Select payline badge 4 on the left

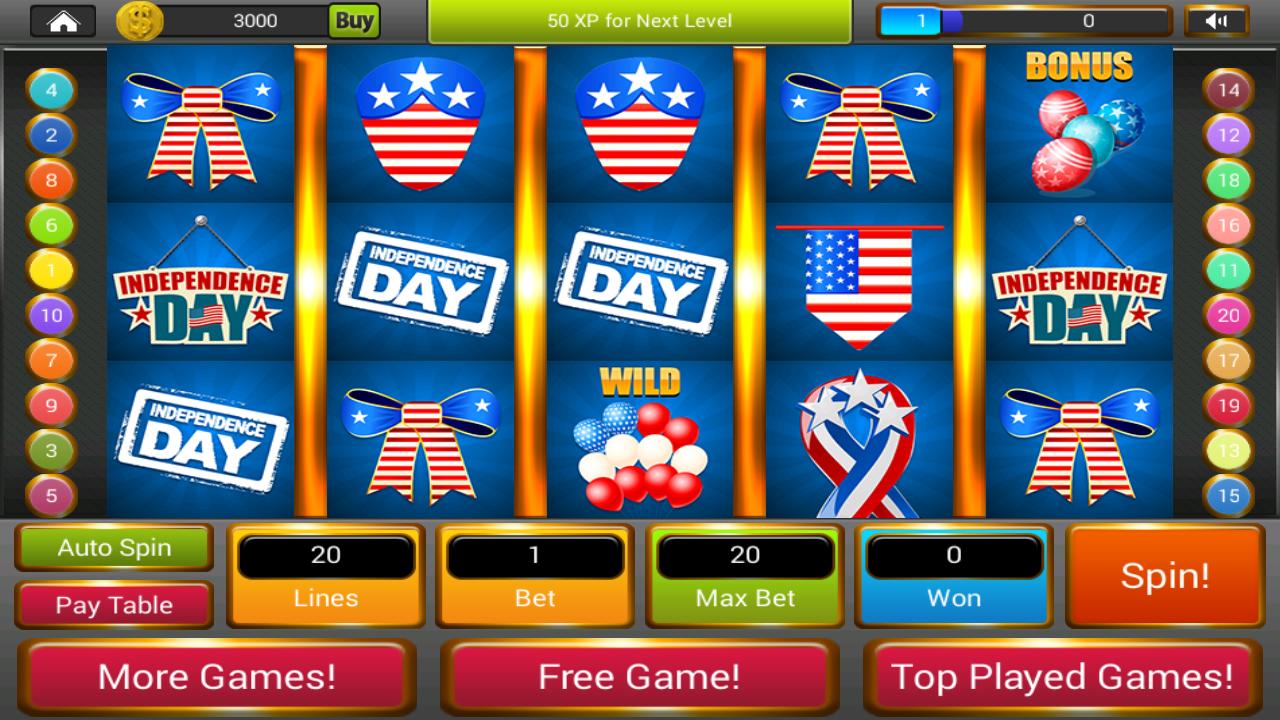tap(49, 89)
